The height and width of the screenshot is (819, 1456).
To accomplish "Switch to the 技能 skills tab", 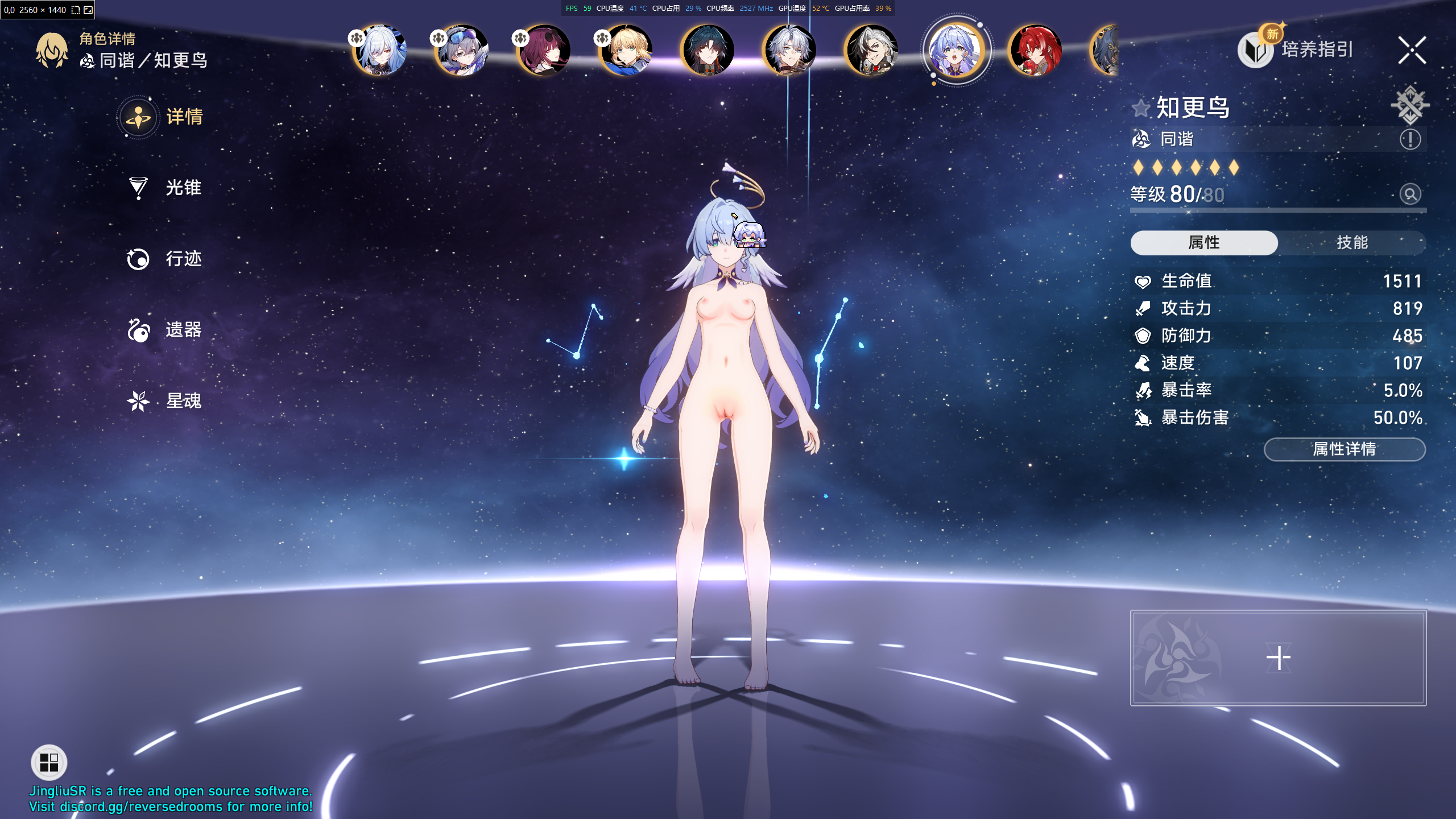I will tap(1352, 243).
